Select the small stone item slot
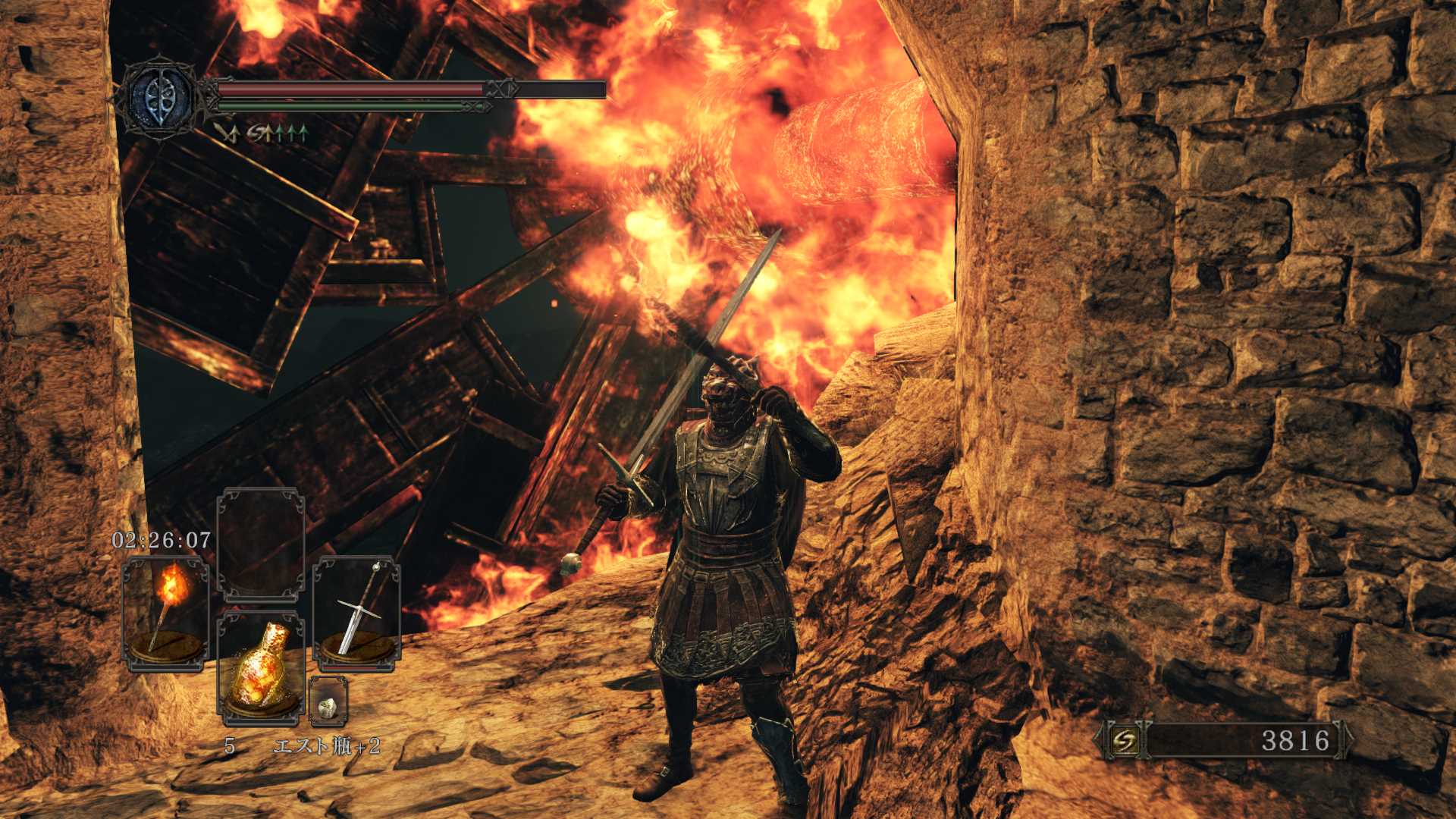This screenshot has width=1456, height=819. [x=328, y=701]
